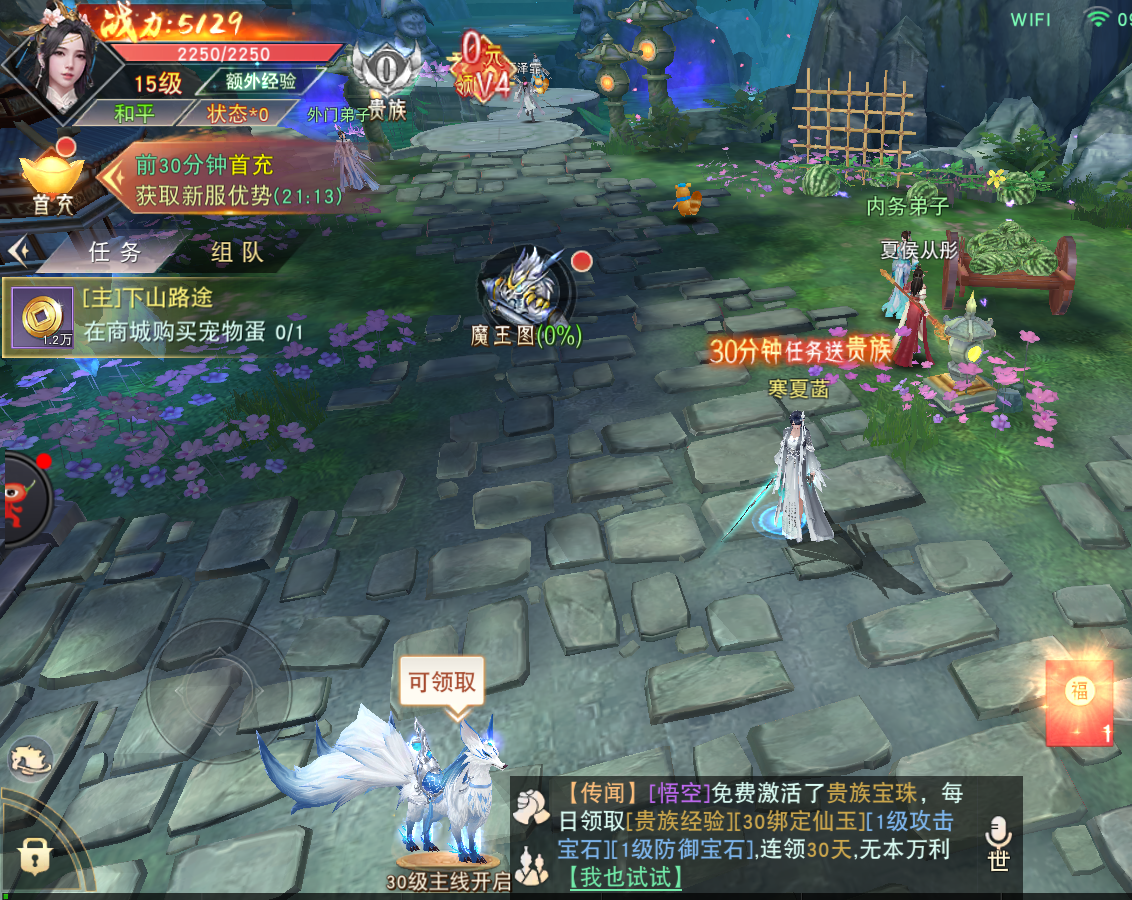Claim the fox mount 可领取 reward
This screenshot has width=1132, height=900.
(x=441, y=683)
